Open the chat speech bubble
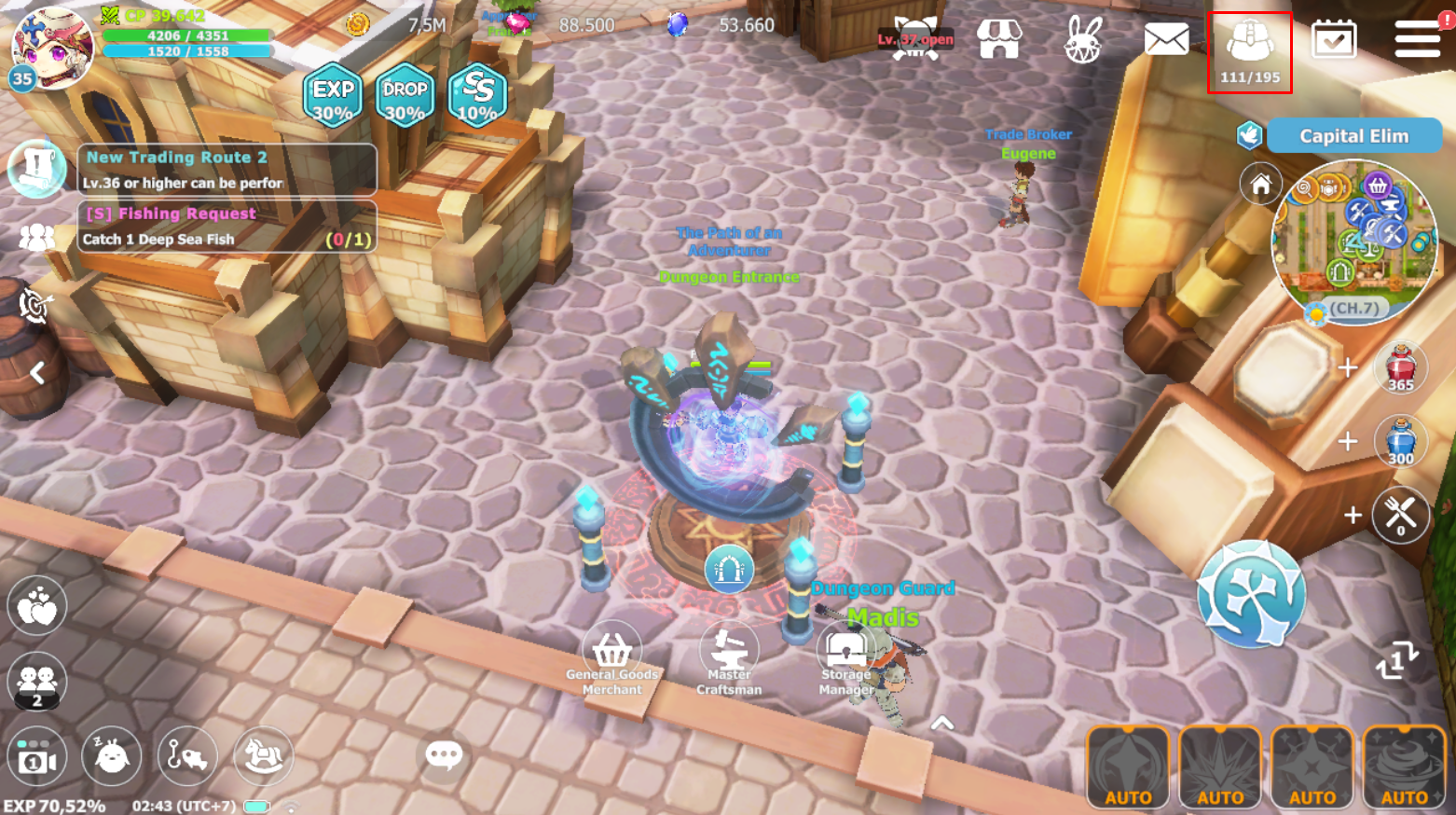 coord(444,754)
